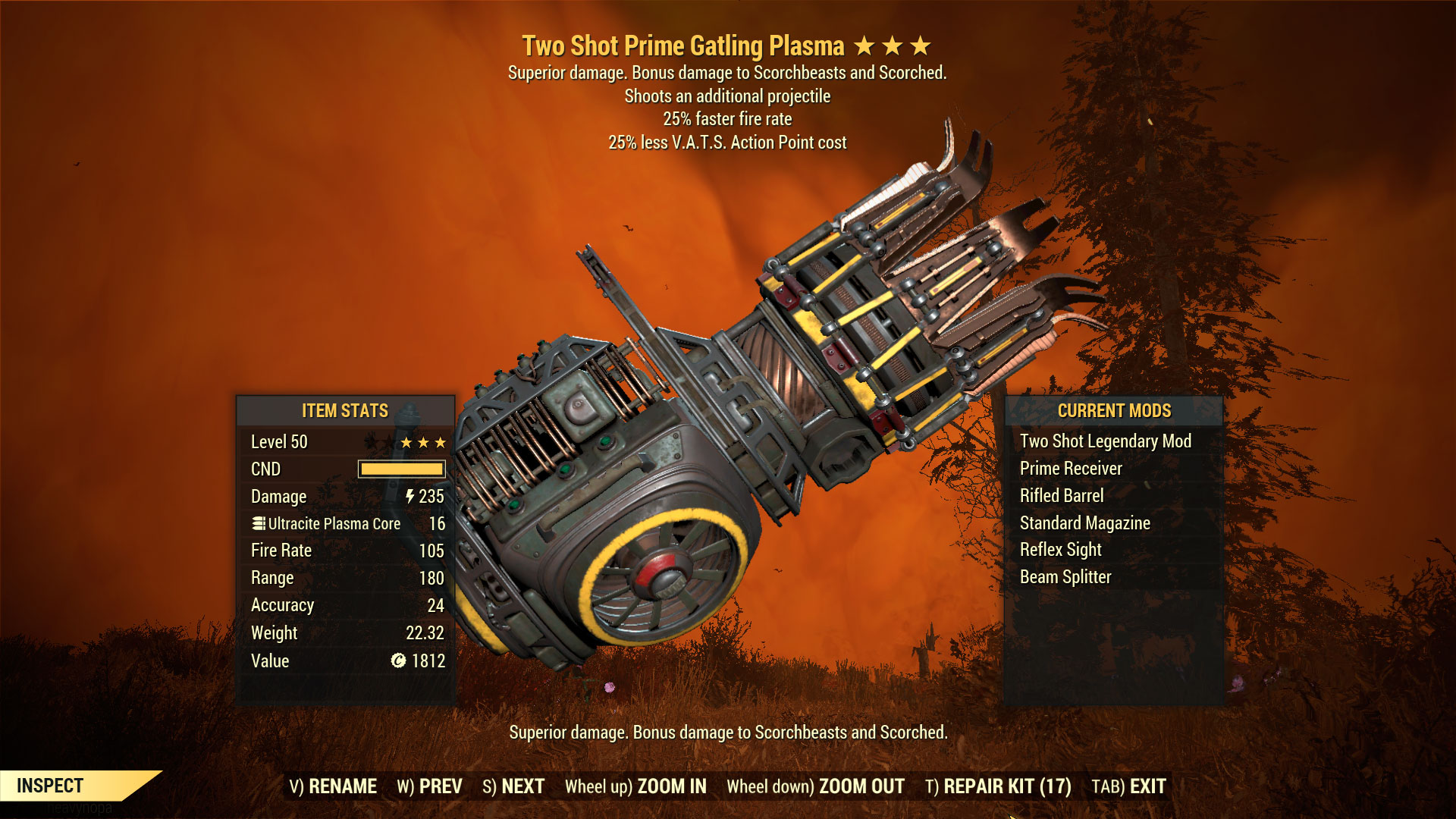Select Two Shot Legendary Mod in CURRENT MODS

pos(1104,441)
